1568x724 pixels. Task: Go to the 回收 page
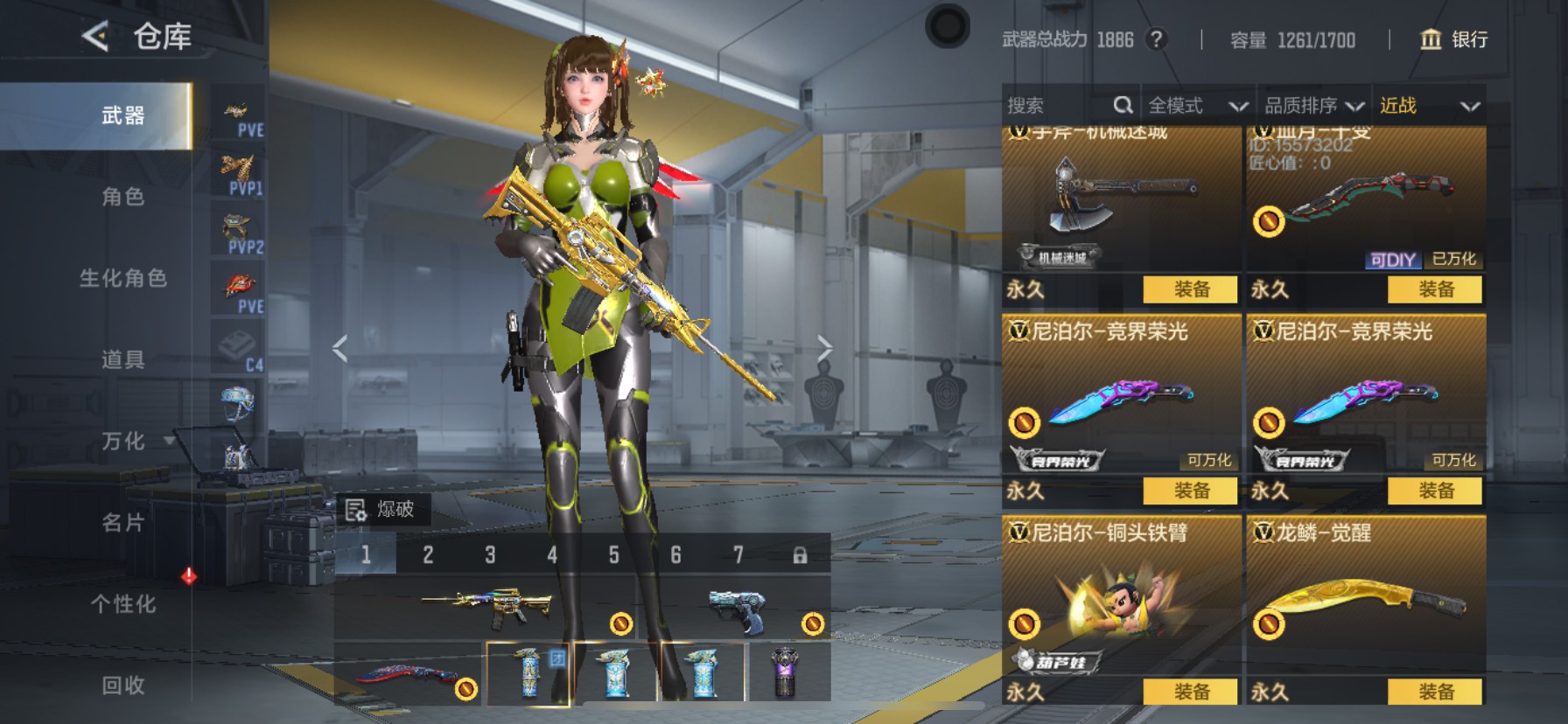click(x=123, y=685)
